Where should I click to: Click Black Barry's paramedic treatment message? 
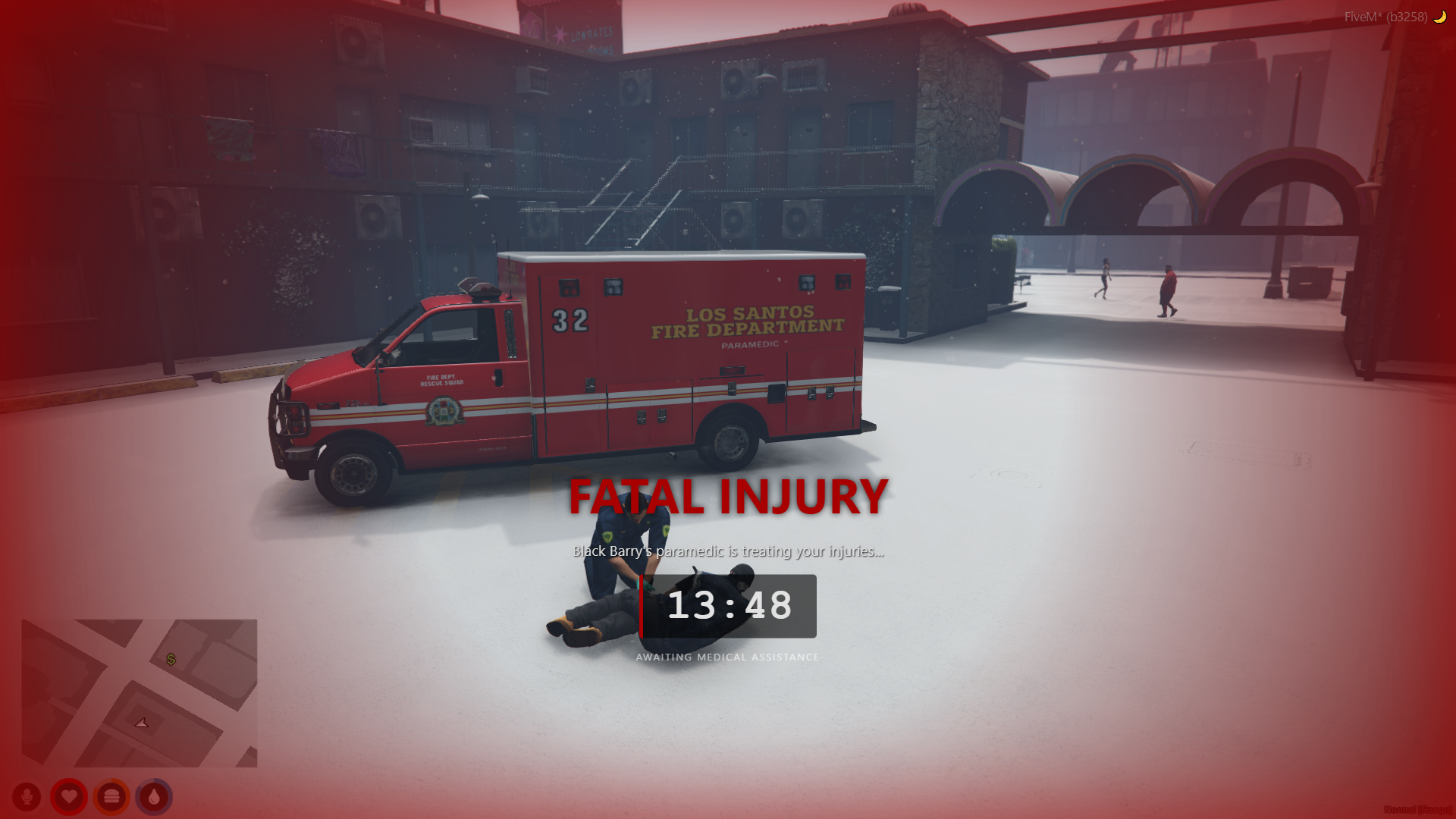point(727,552)
